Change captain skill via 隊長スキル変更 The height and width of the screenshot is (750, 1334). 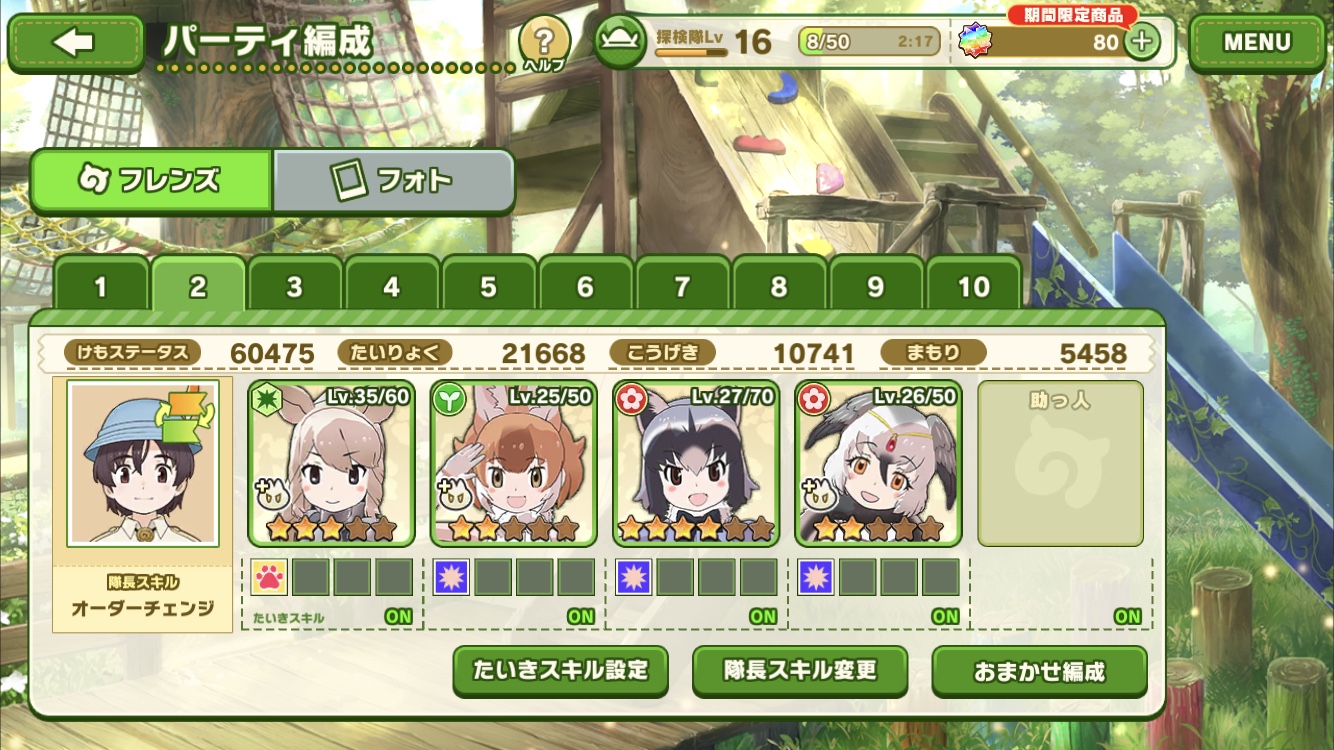click(800, 670)
